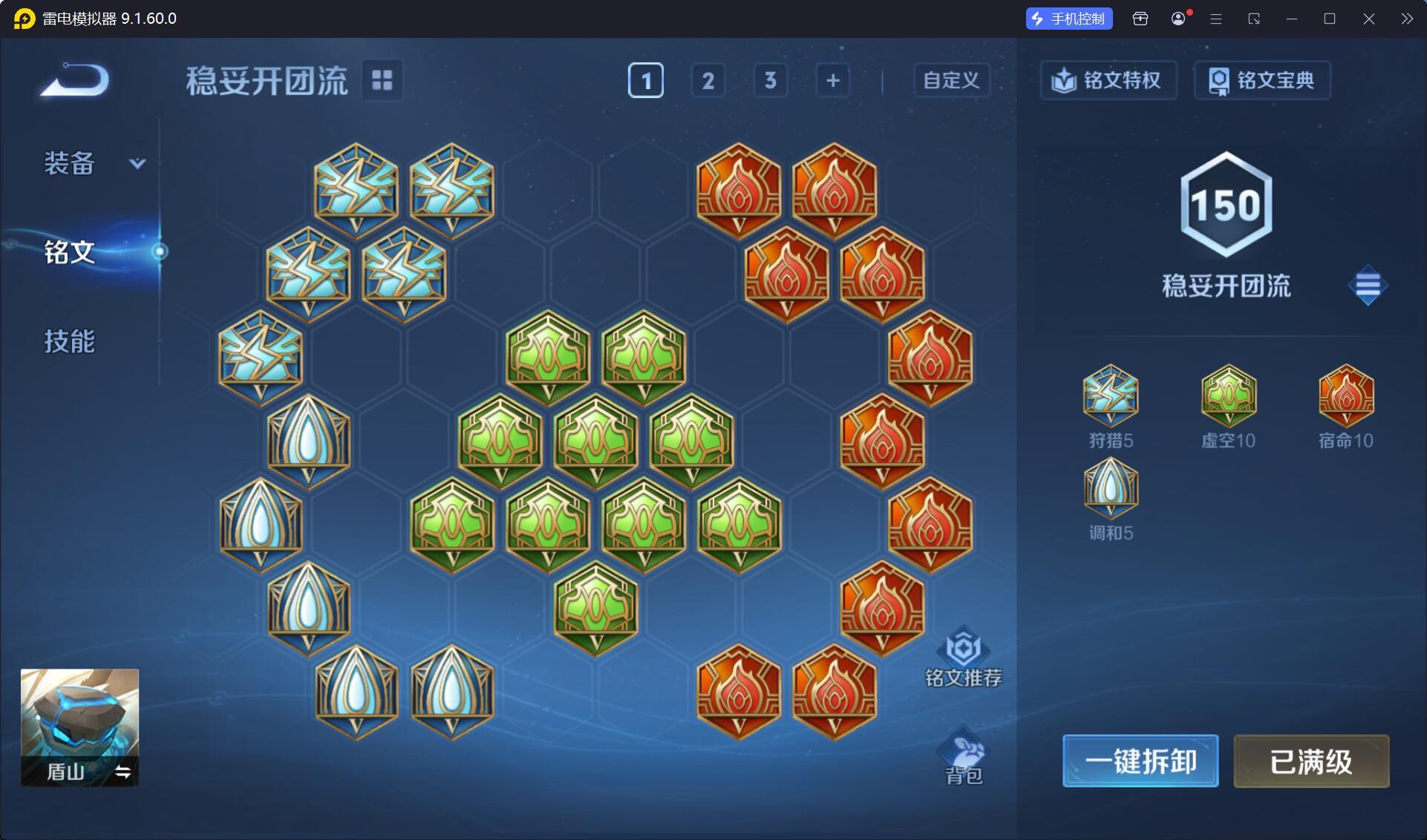Image resolution: width=1427 pixels, height=840 pixels.
Task: Switch to inscription page 2
Action: click(708, 80)
